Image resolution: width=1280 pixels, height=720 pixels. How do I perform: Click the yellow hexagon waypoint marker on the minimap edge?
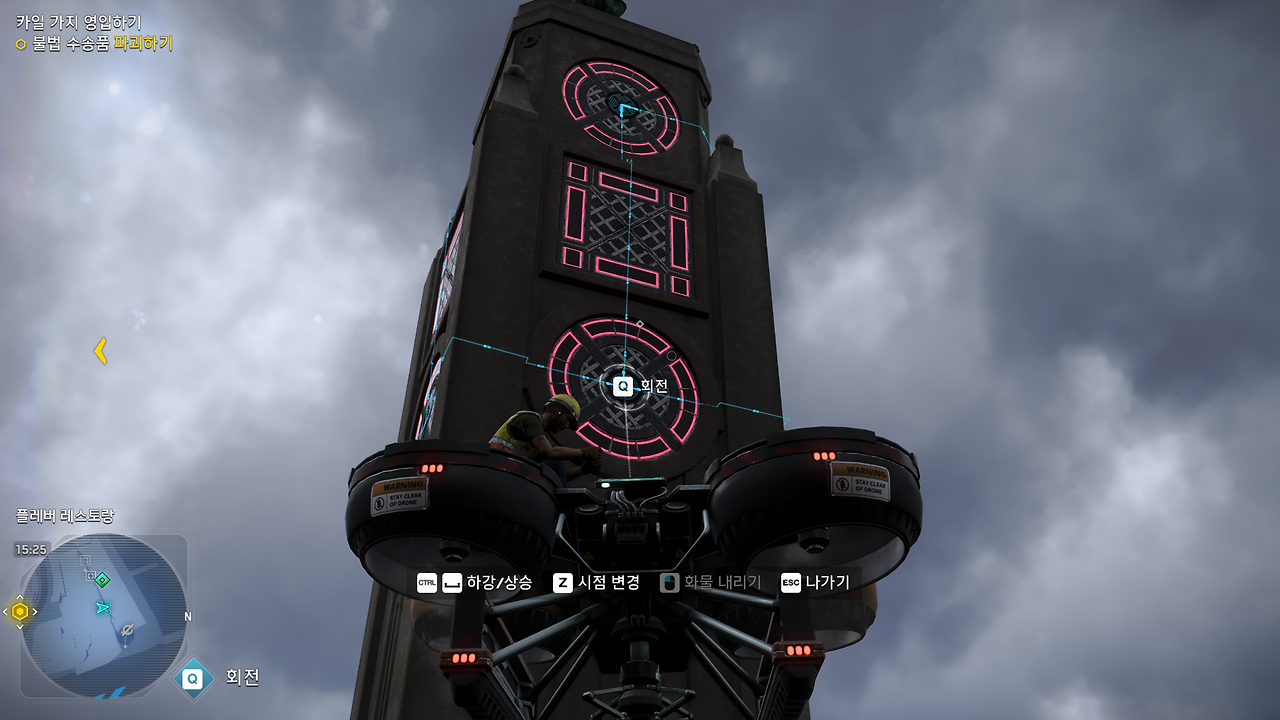(19, 611)
